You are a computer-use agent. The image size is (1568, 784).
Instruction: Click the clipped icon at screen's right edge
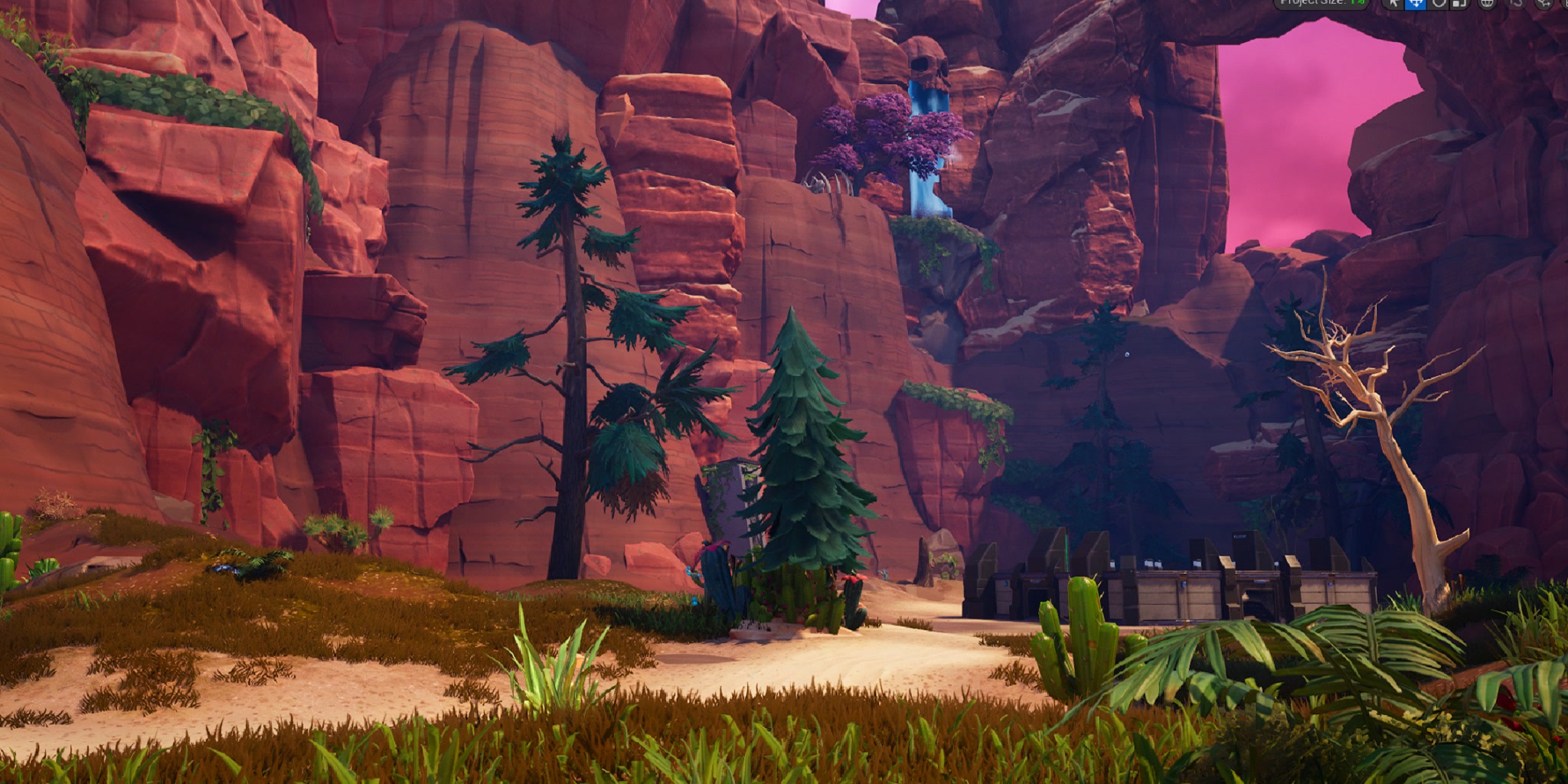(1566, 6)
